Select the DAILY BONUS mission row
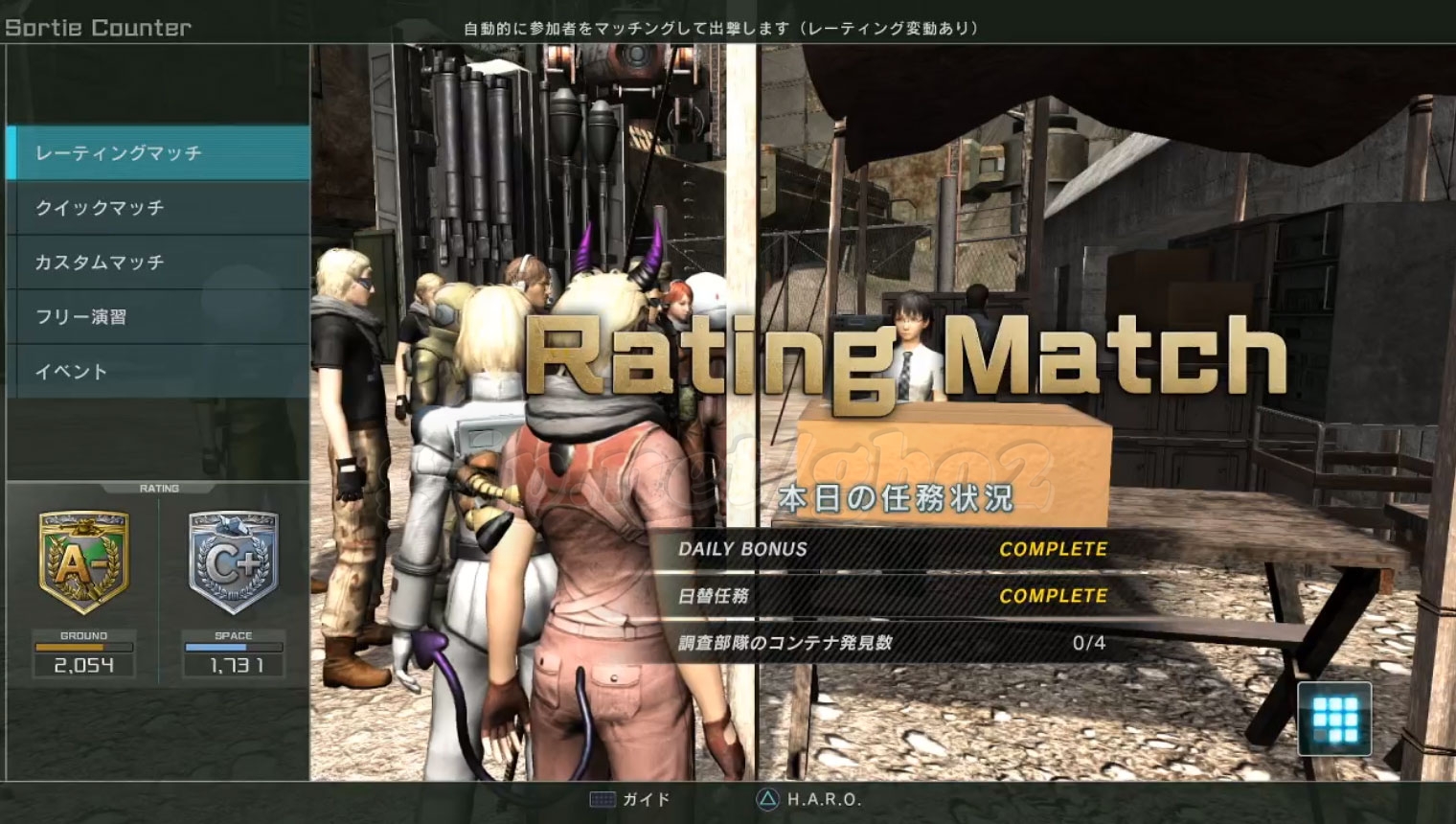The image size is (1456, 824). point(891,549)
